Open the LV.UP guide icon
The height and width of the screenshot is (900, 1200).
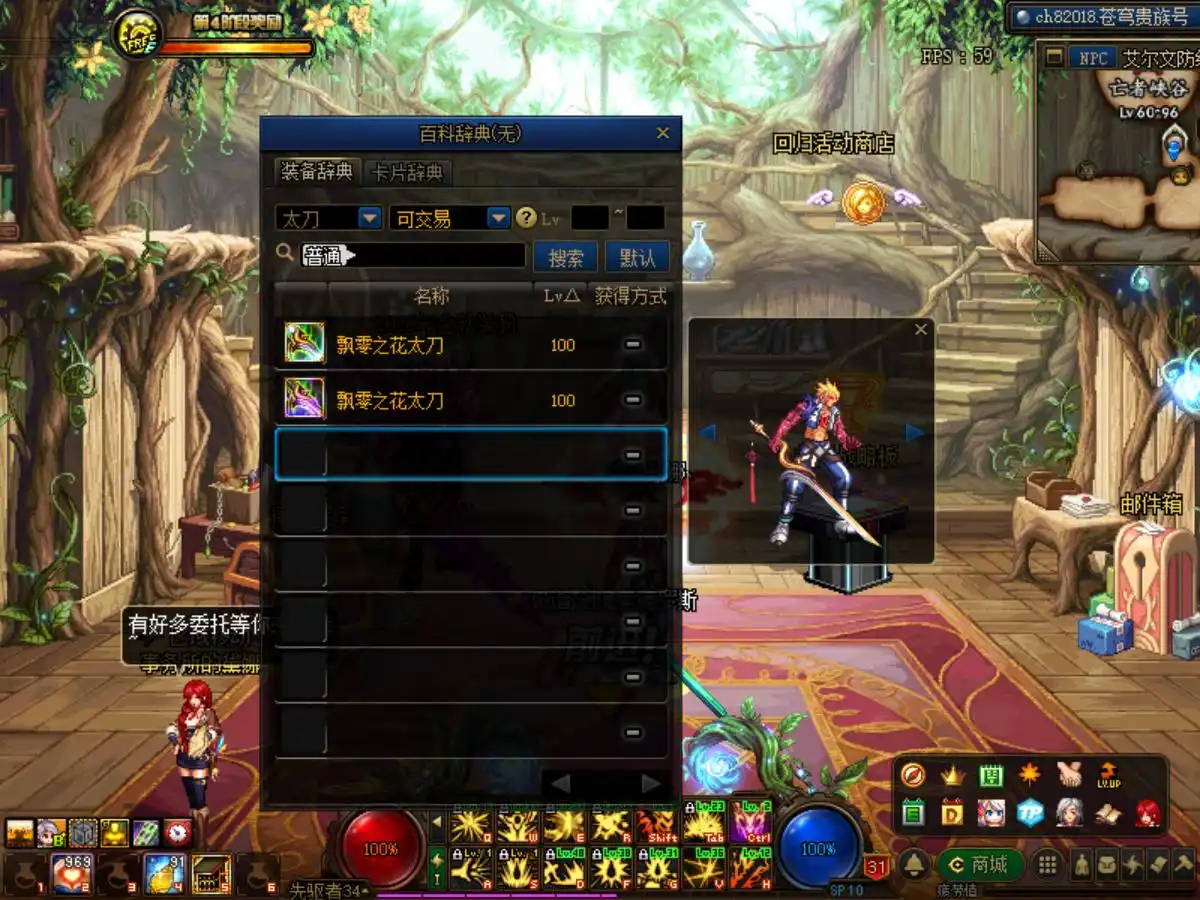click(1108, 774)
